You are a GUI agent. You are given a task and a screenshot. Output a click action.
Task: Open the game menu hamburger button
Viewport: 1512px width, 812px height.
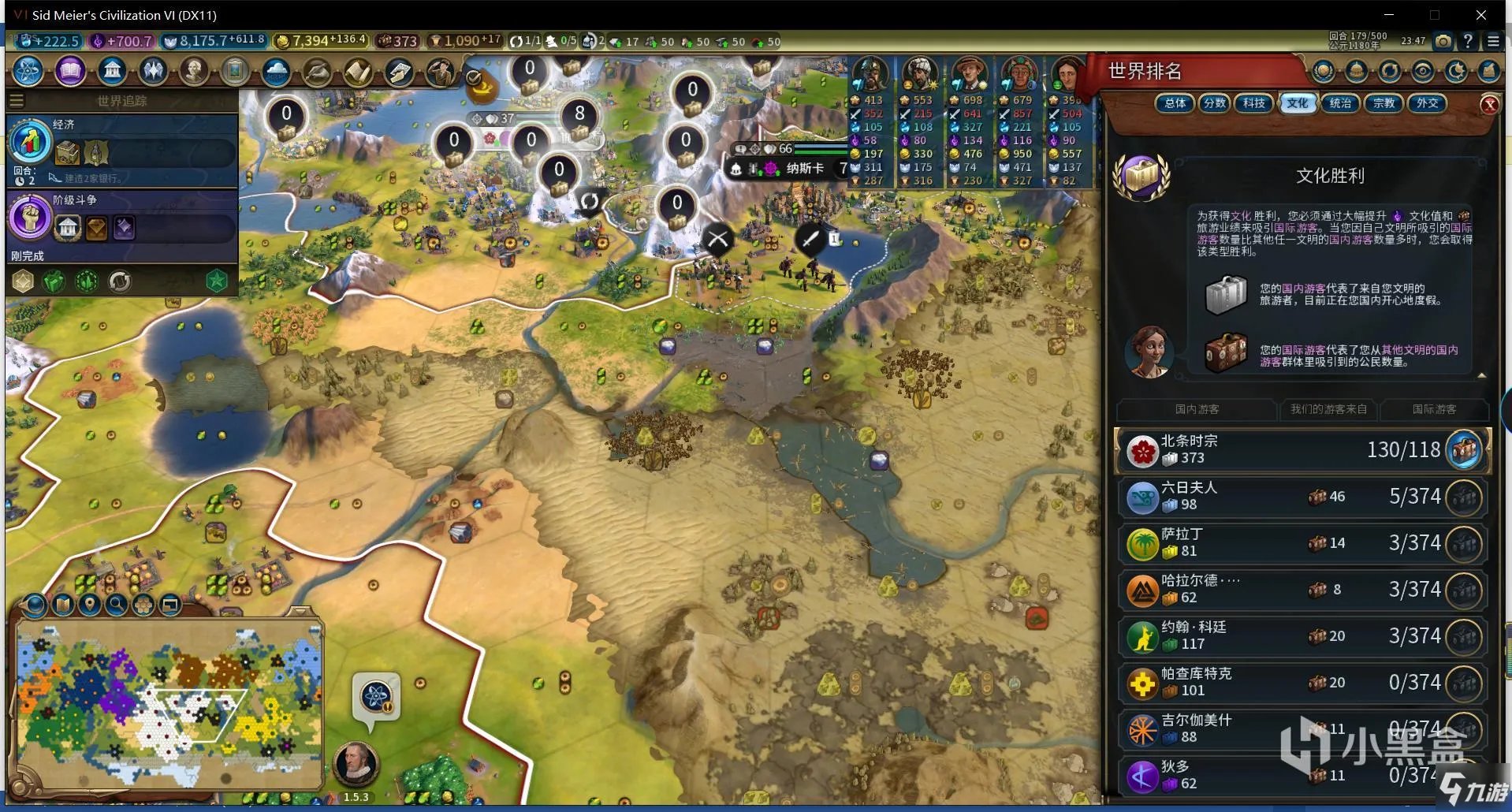pos(1493,41)
